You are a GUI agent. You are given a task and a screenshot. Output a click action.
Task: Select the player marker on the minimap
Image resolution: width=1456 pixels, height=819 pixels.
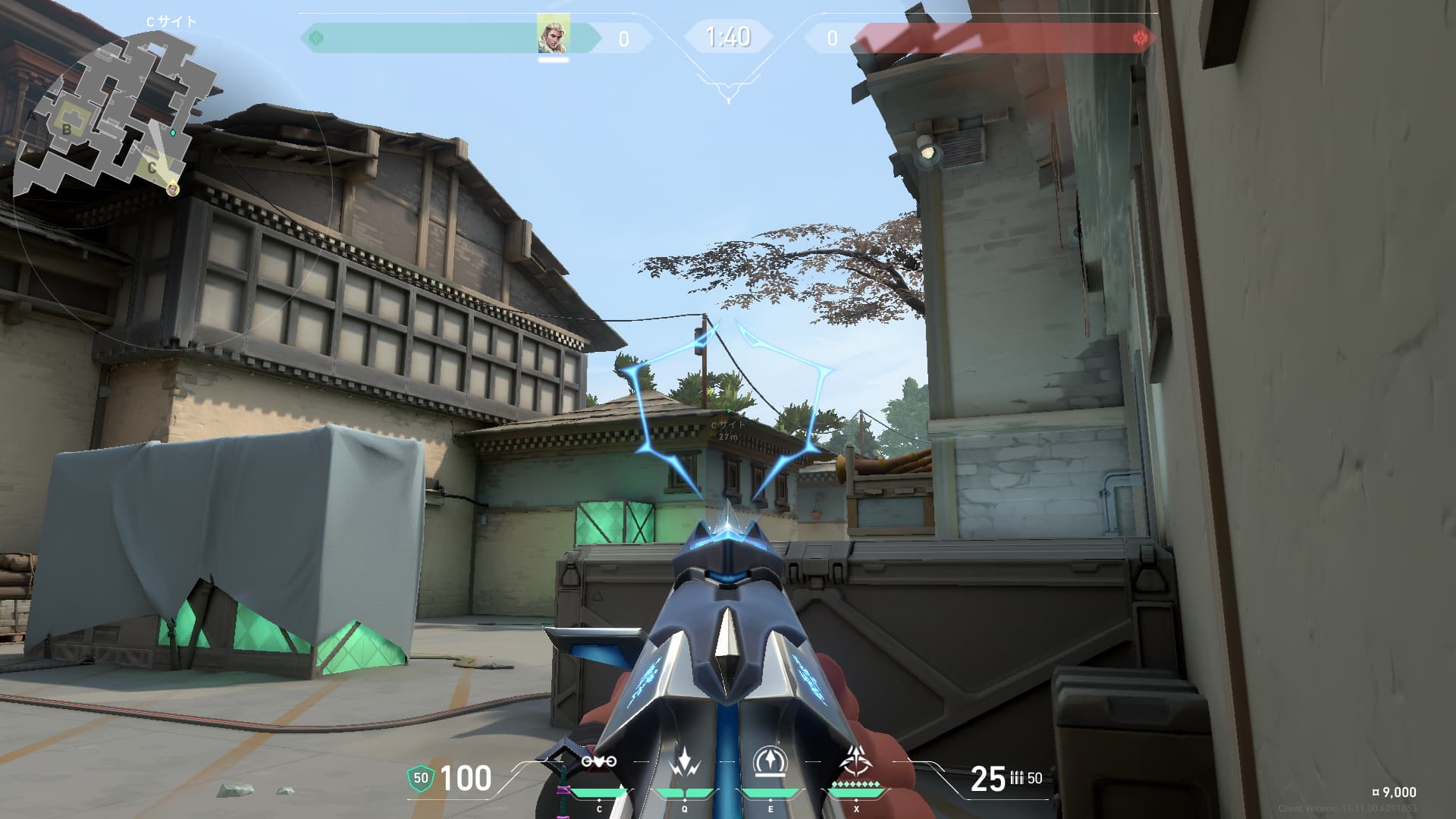coord(173,188)
